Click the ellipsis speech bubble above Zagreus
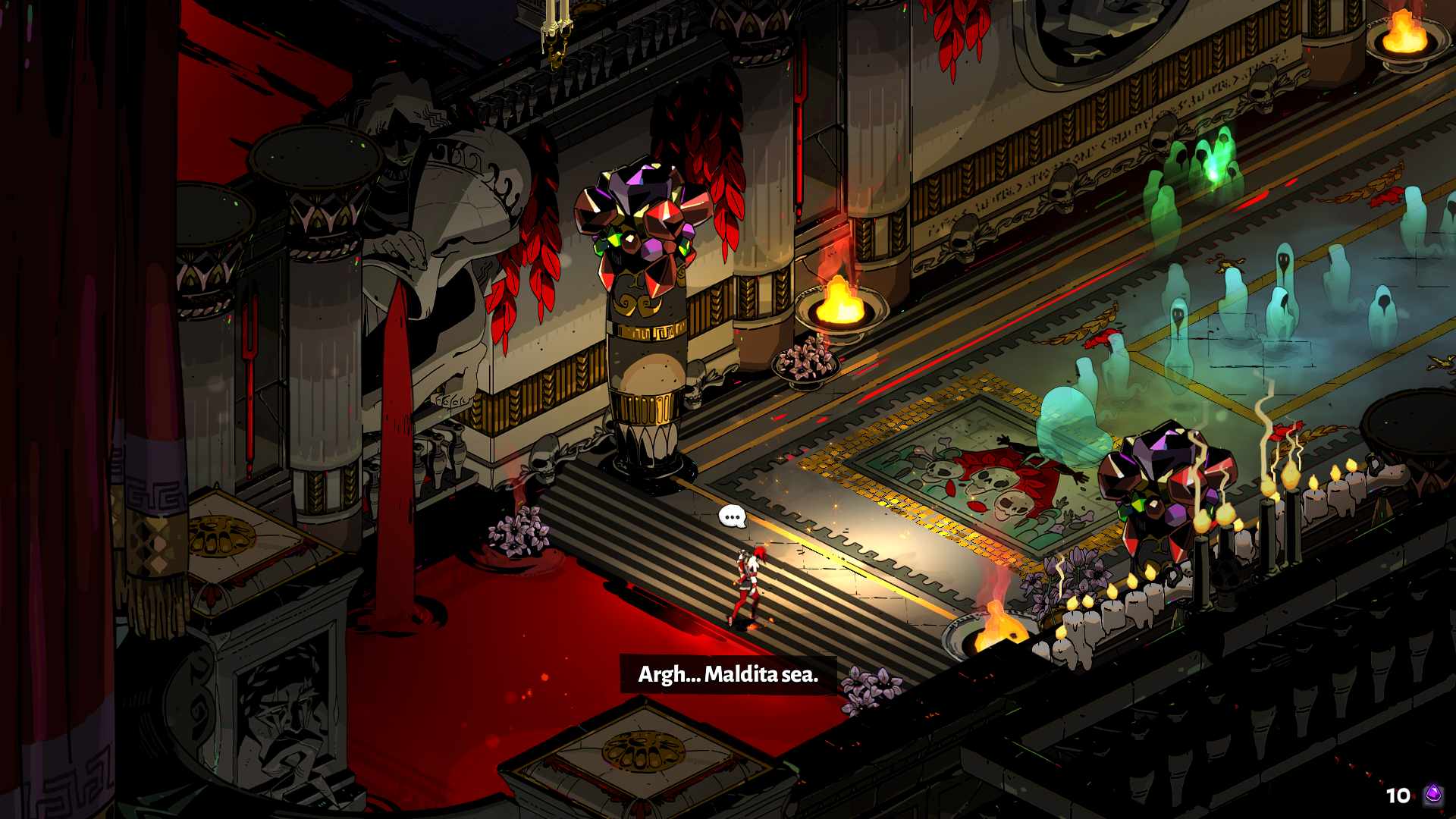This screenshot has width=1456, height=819. point(732,517)
